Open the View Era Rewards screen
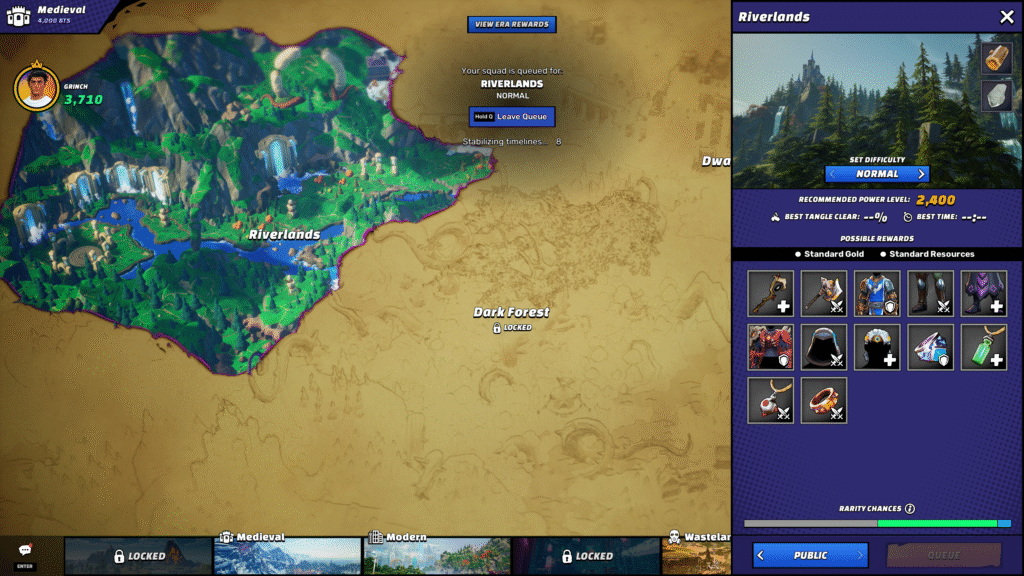This screenshot has width=1024, height=576. [x=512, y=24]
